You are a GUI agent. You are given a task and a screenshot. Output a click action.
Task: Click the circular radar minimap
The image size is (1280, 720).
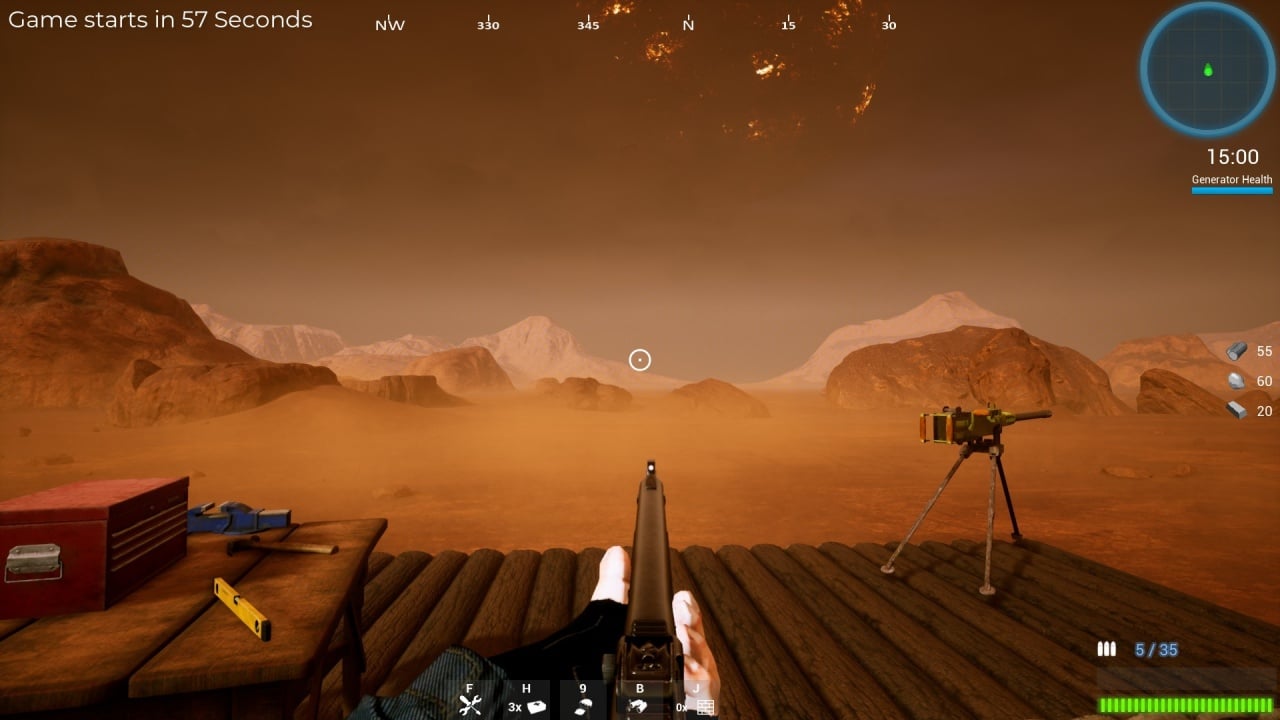(x=1207, y=69)
